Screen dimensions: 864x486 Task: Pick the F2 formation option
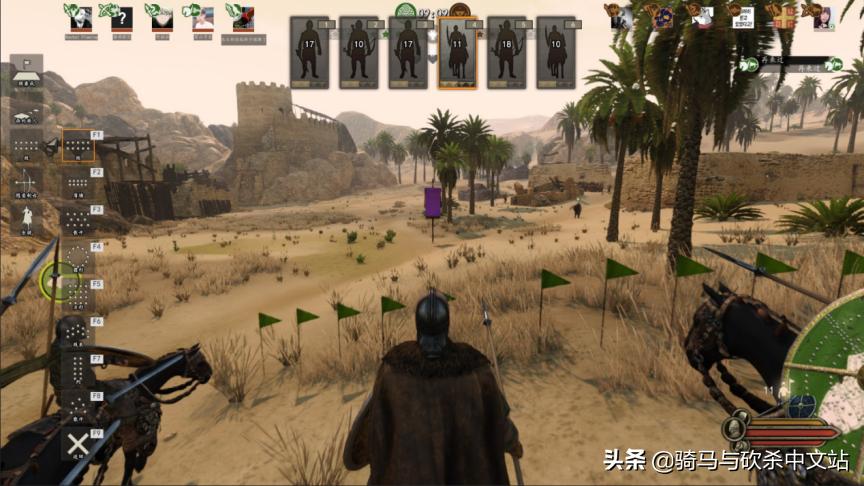[78, 183]
